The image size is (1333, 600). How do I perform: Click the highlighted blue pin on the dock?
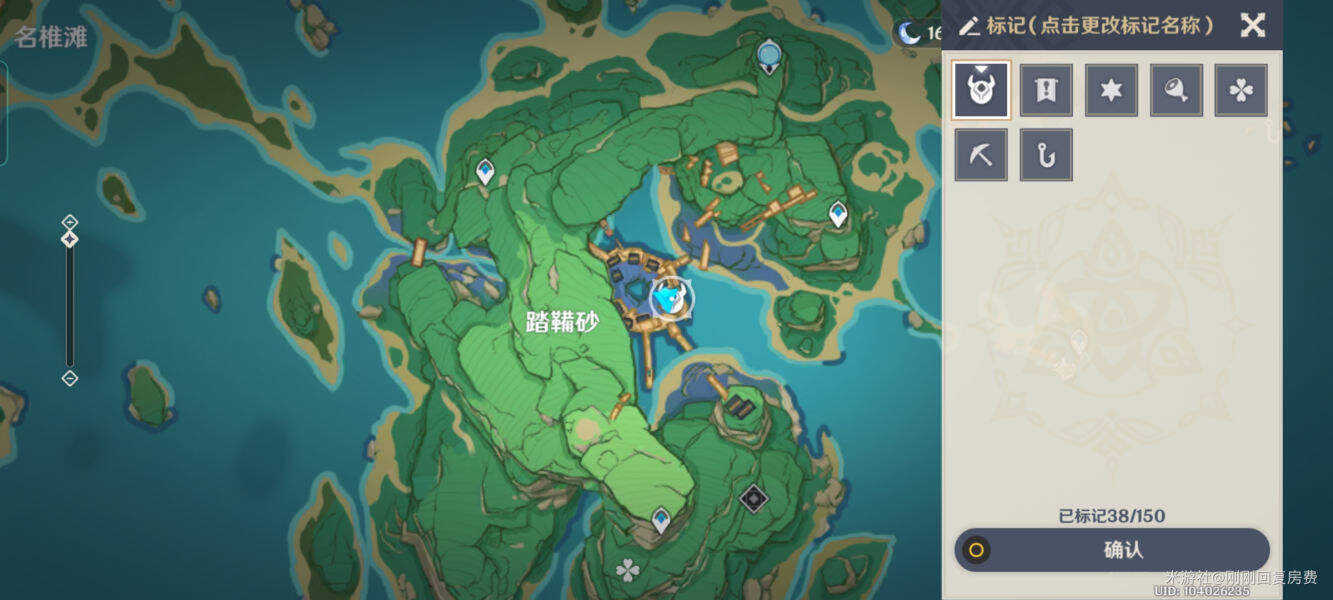[671, 298]
